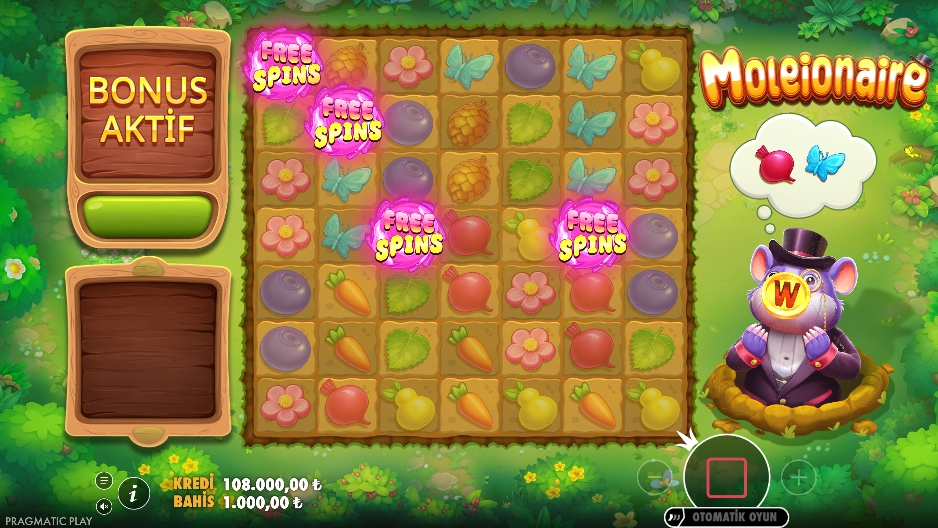Stop the spin with the red square button
This screenshot has height=528, width=938.
(726, 477)
